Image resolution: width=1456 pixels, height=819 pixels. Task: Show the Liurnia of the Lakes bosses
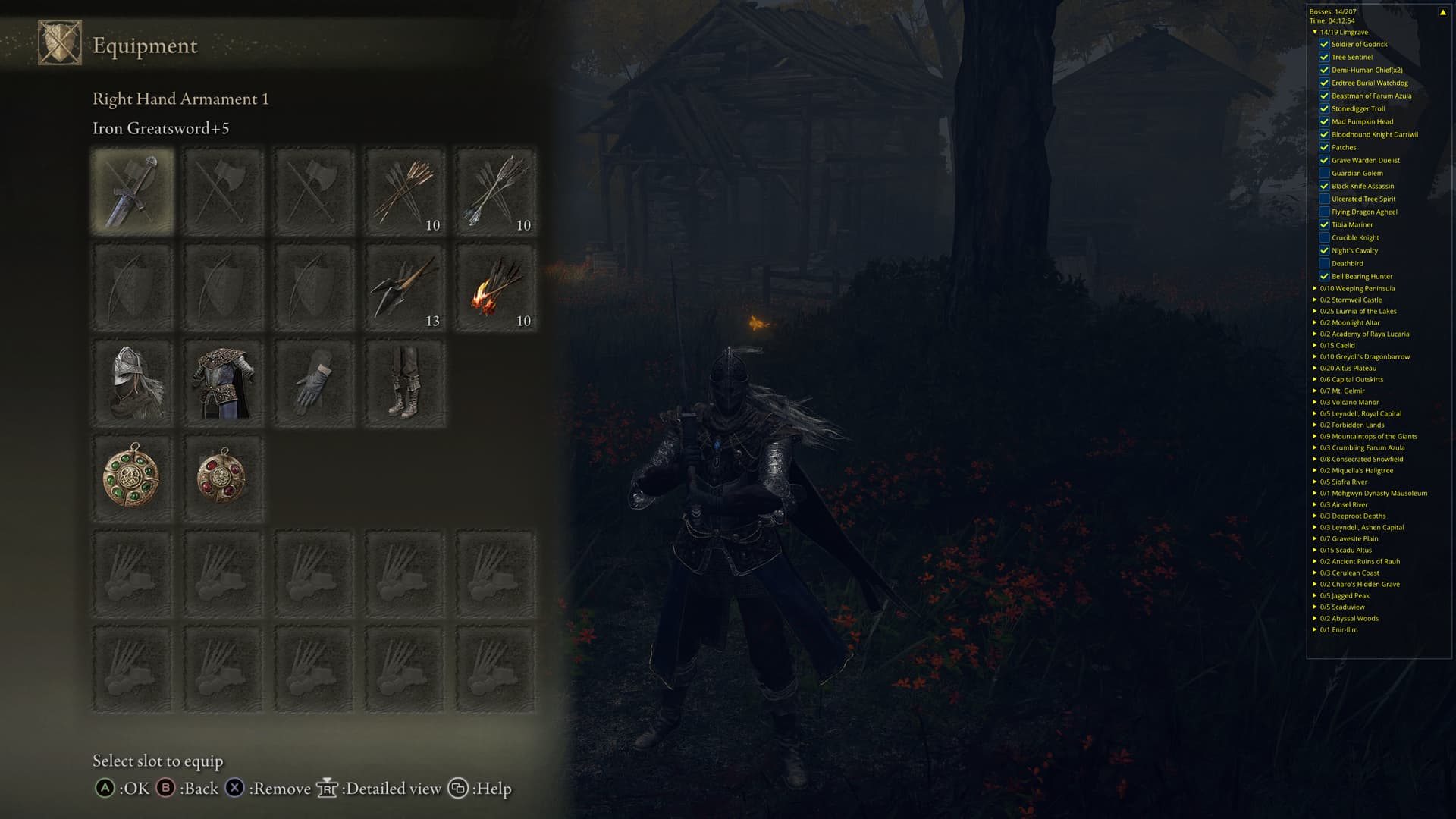(x=1315, y=311)
